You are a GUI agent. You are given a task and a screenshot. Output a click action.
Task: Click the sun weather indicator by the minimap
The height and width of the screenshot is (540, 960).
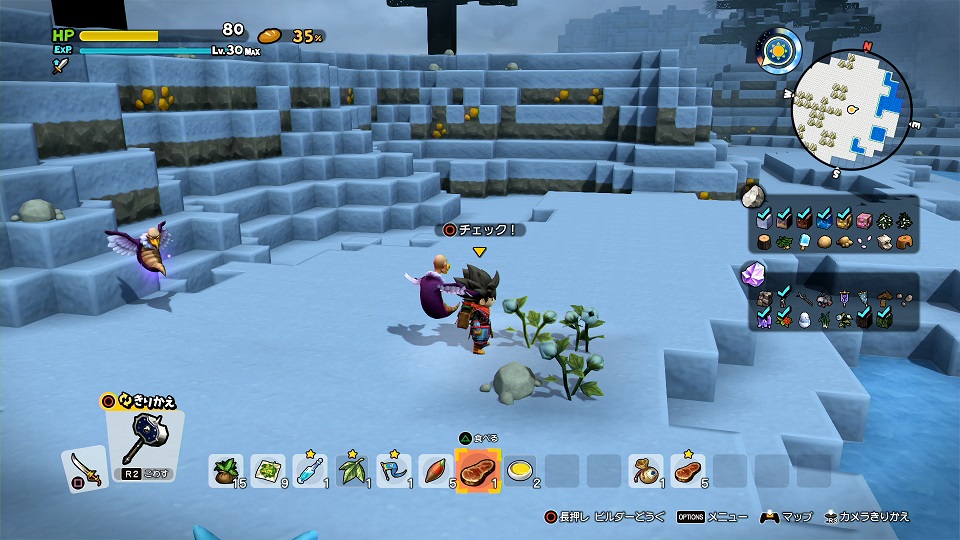[775, 47]
